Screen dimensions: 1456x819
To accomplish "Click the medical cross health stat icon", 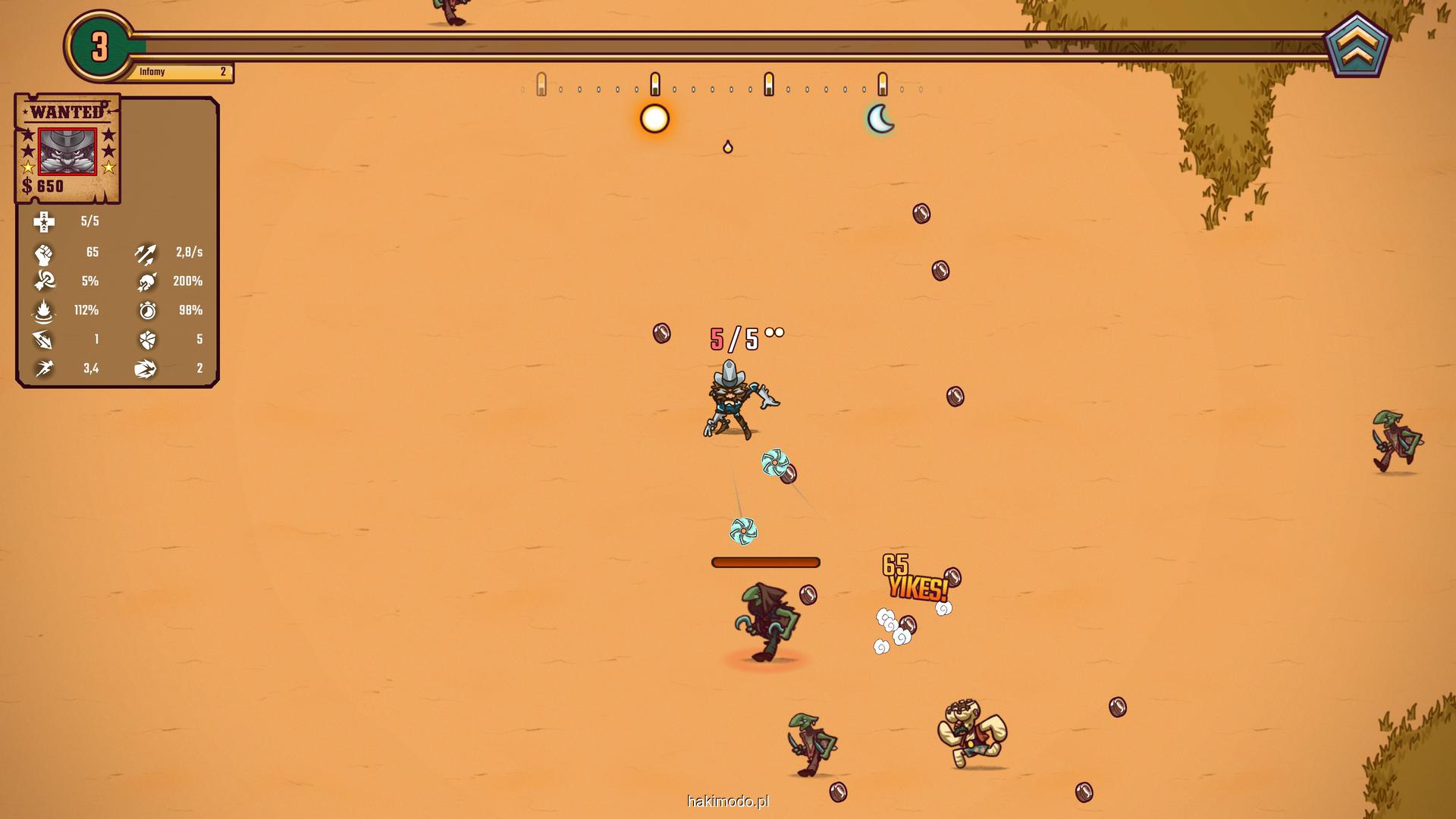I will coord(44,221).
